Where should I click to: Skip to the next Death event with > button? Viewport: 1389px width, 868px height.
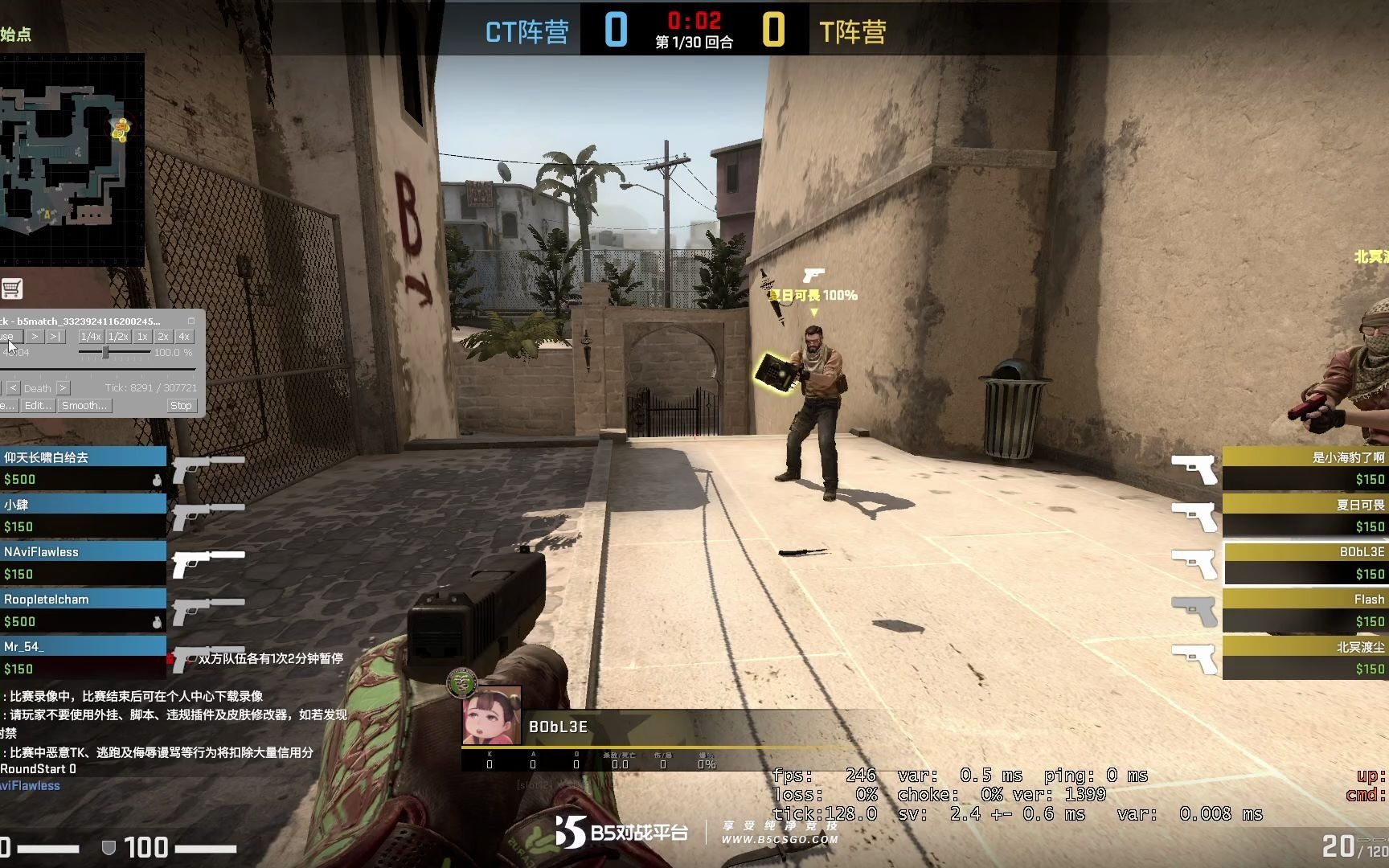point(64,388)
